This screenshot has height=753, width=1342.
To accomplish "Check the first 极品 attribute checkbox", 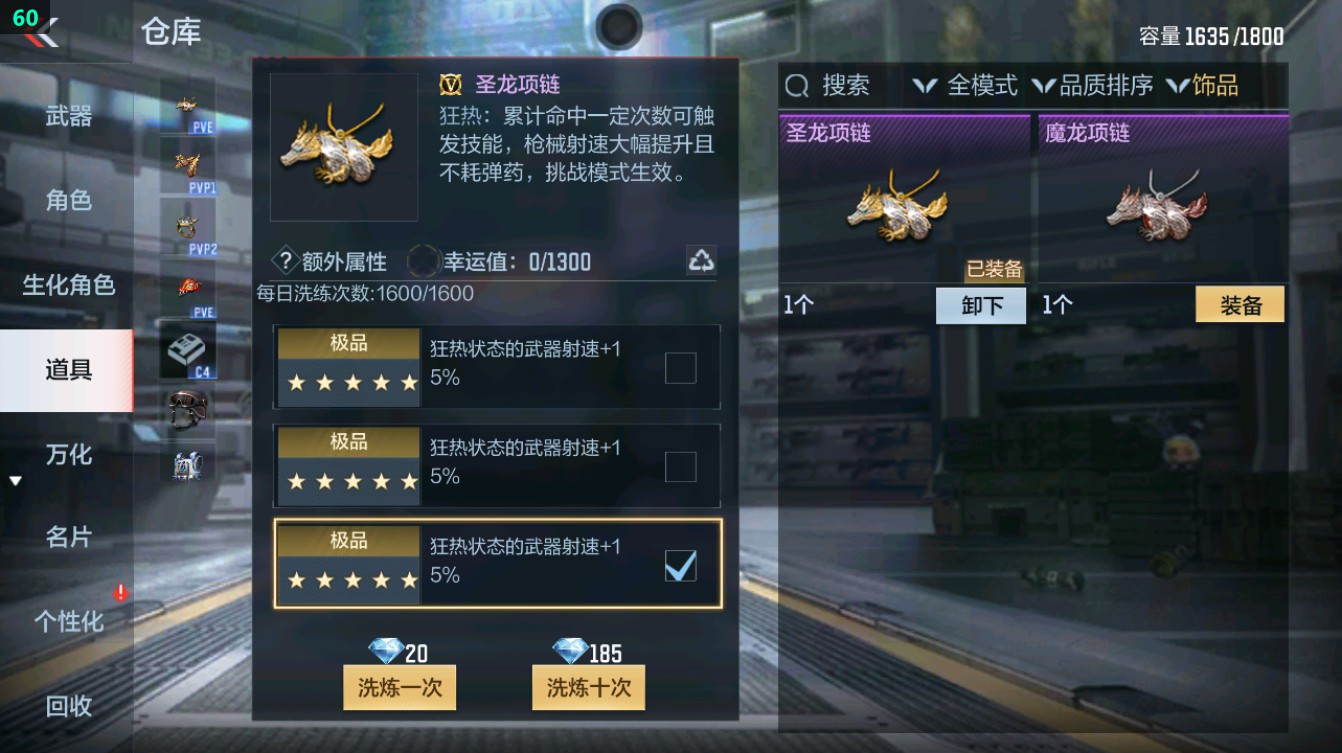I will pyautogui.click(x=681, y=368).
